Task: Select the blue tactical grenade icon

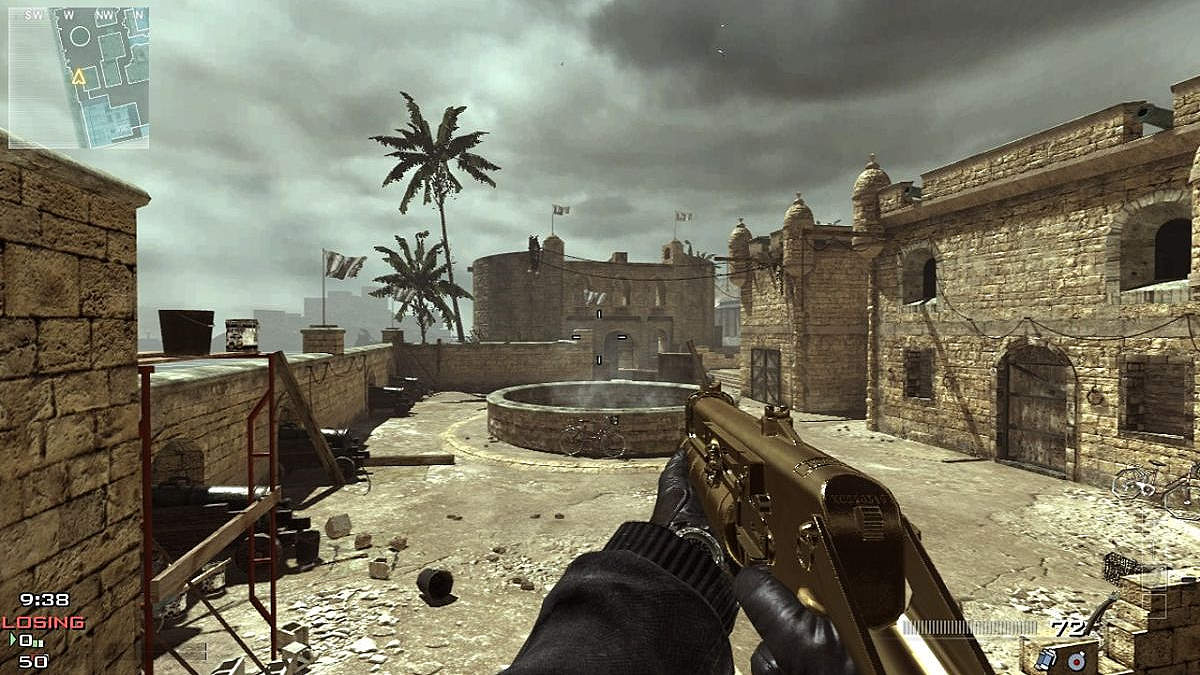Action: click(x=1046, y=659)
